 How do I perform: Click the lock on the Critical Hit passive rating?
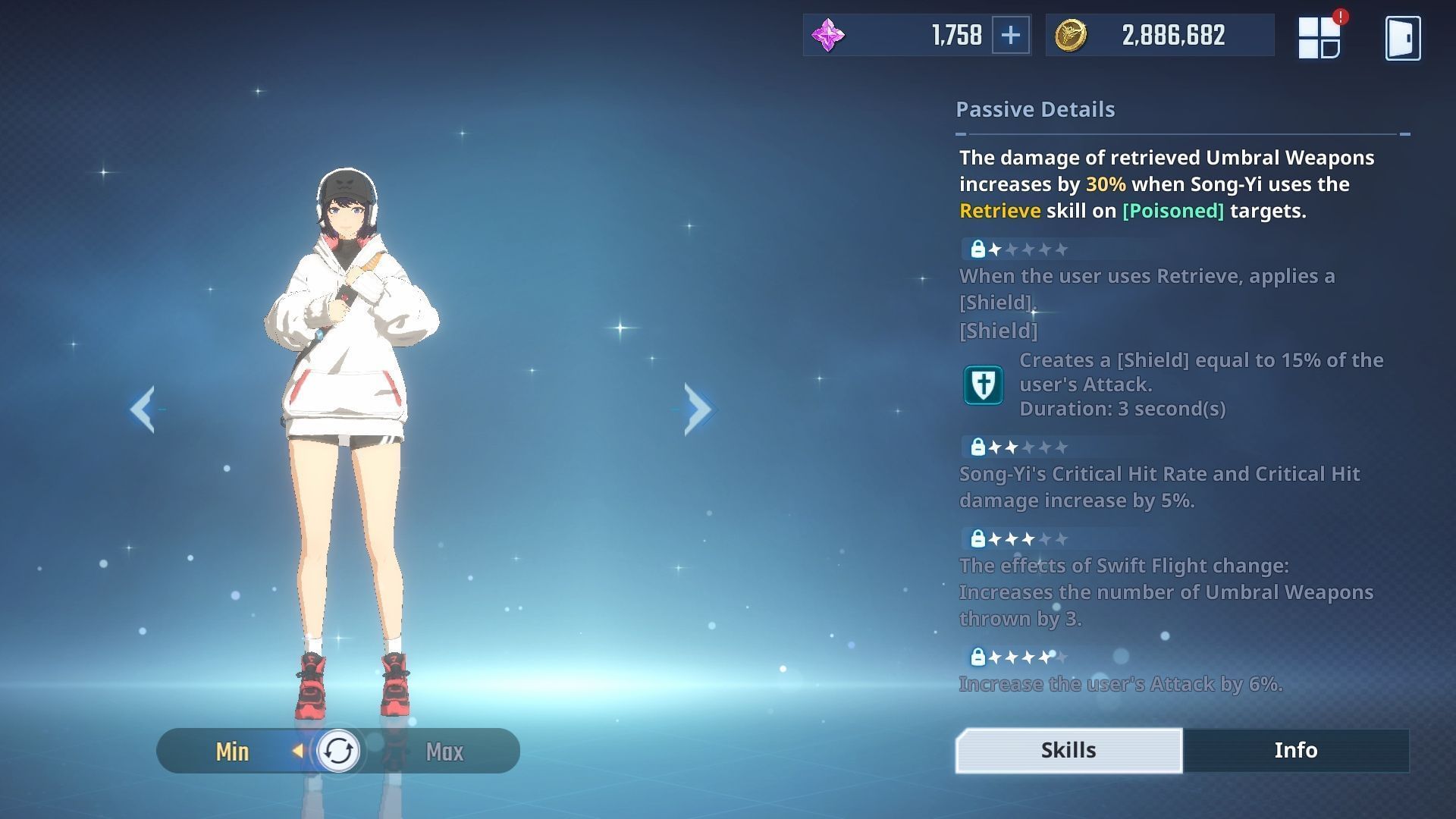tap(978, 447)
